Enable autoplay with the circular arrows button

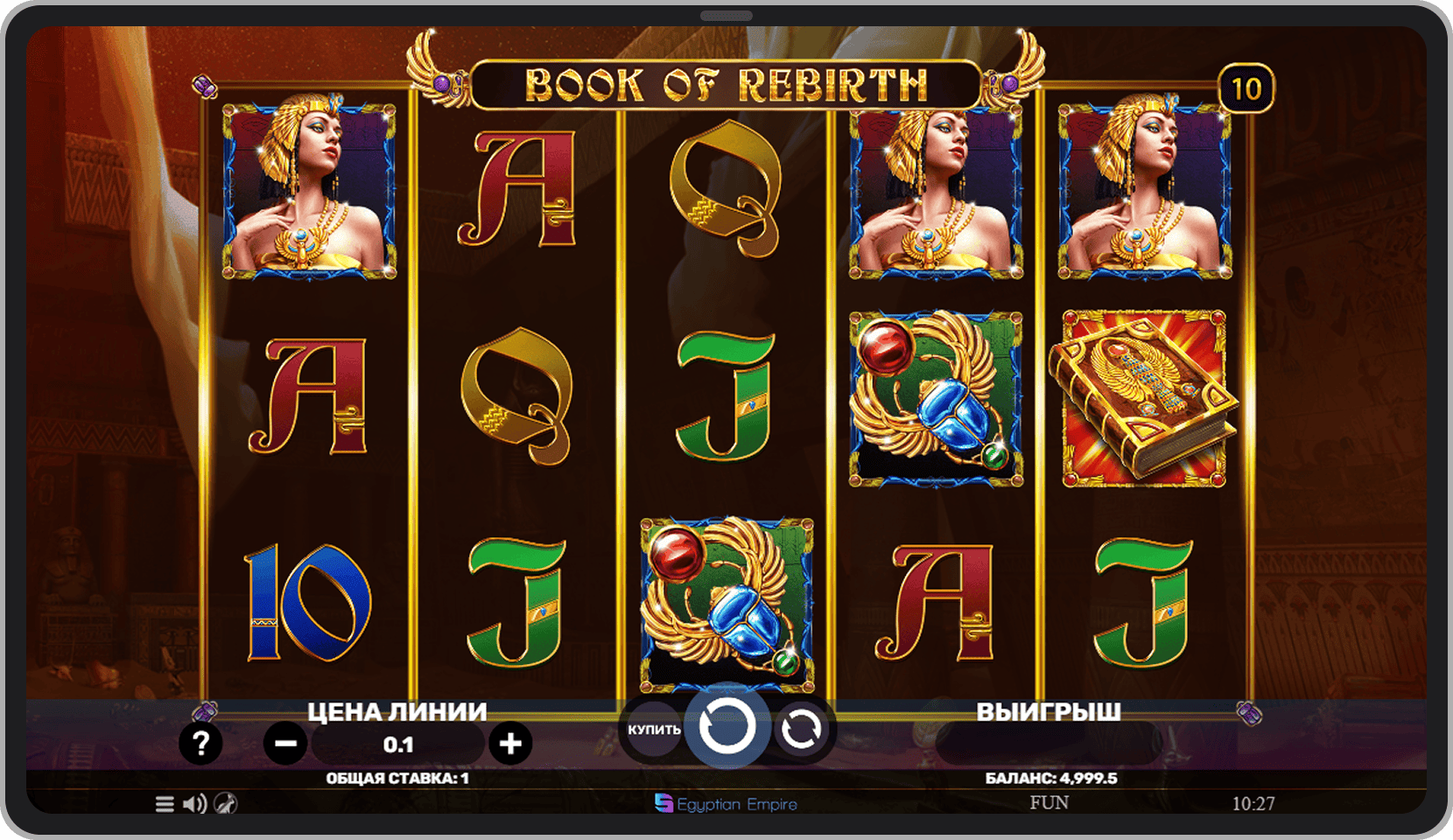point(800,729)
